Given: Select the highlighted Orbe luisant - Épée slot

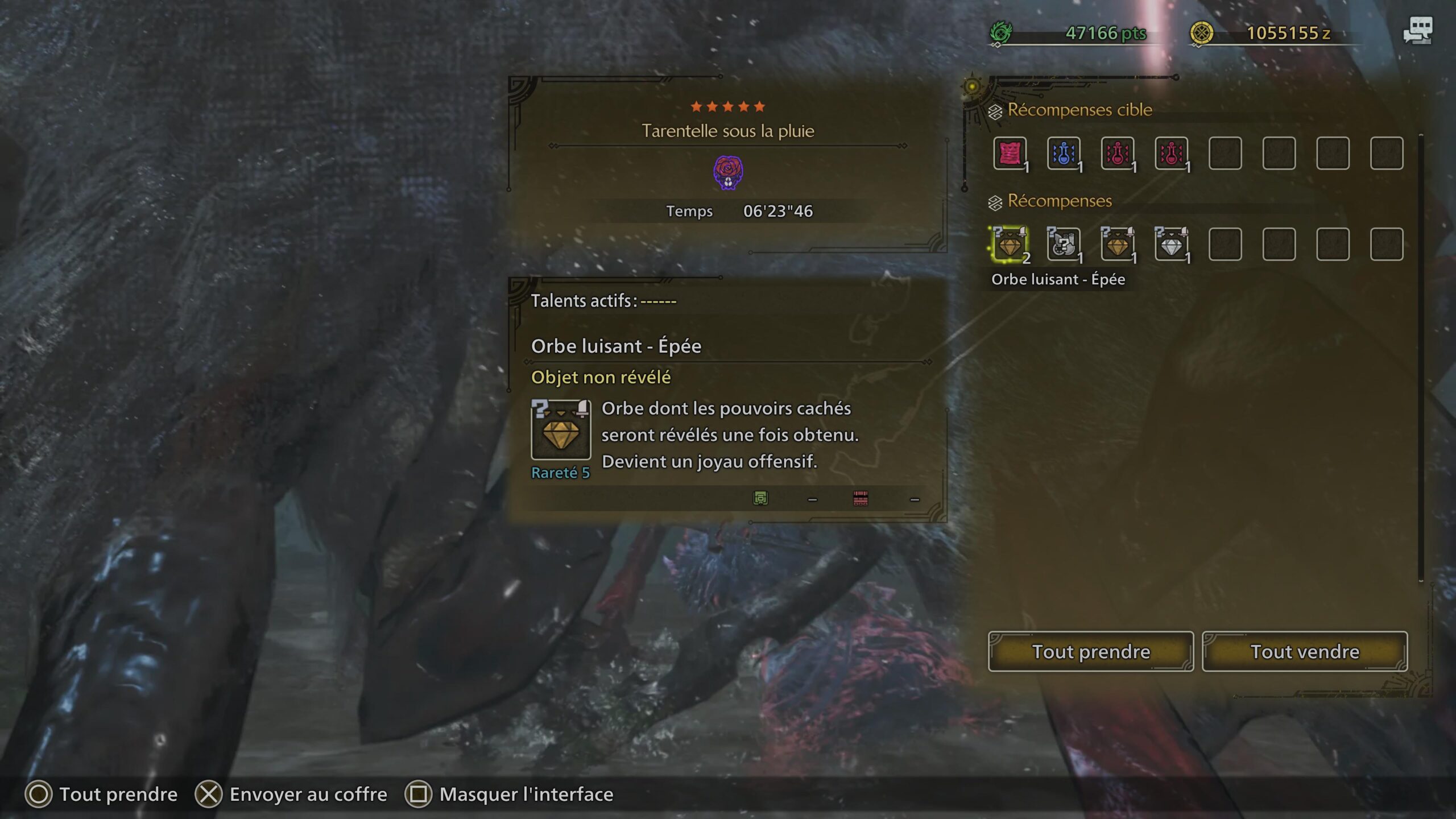Looking at the screenshot, I should tap(1010, 245).
